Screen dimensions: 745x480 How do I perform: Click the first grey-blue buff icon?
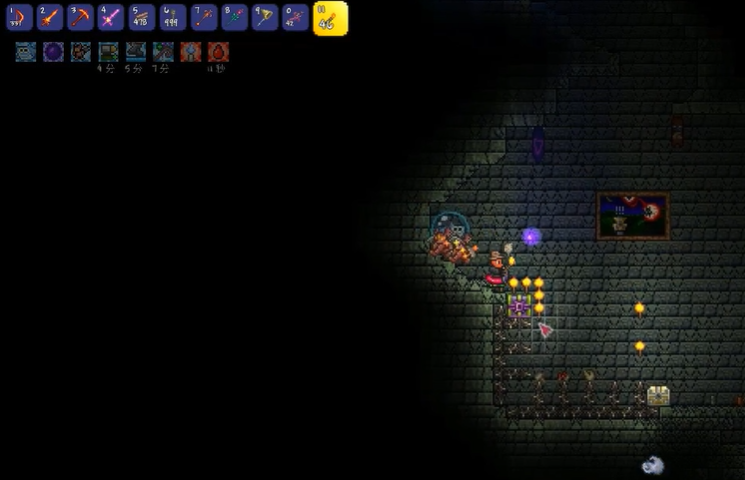(x=26, y=52)
